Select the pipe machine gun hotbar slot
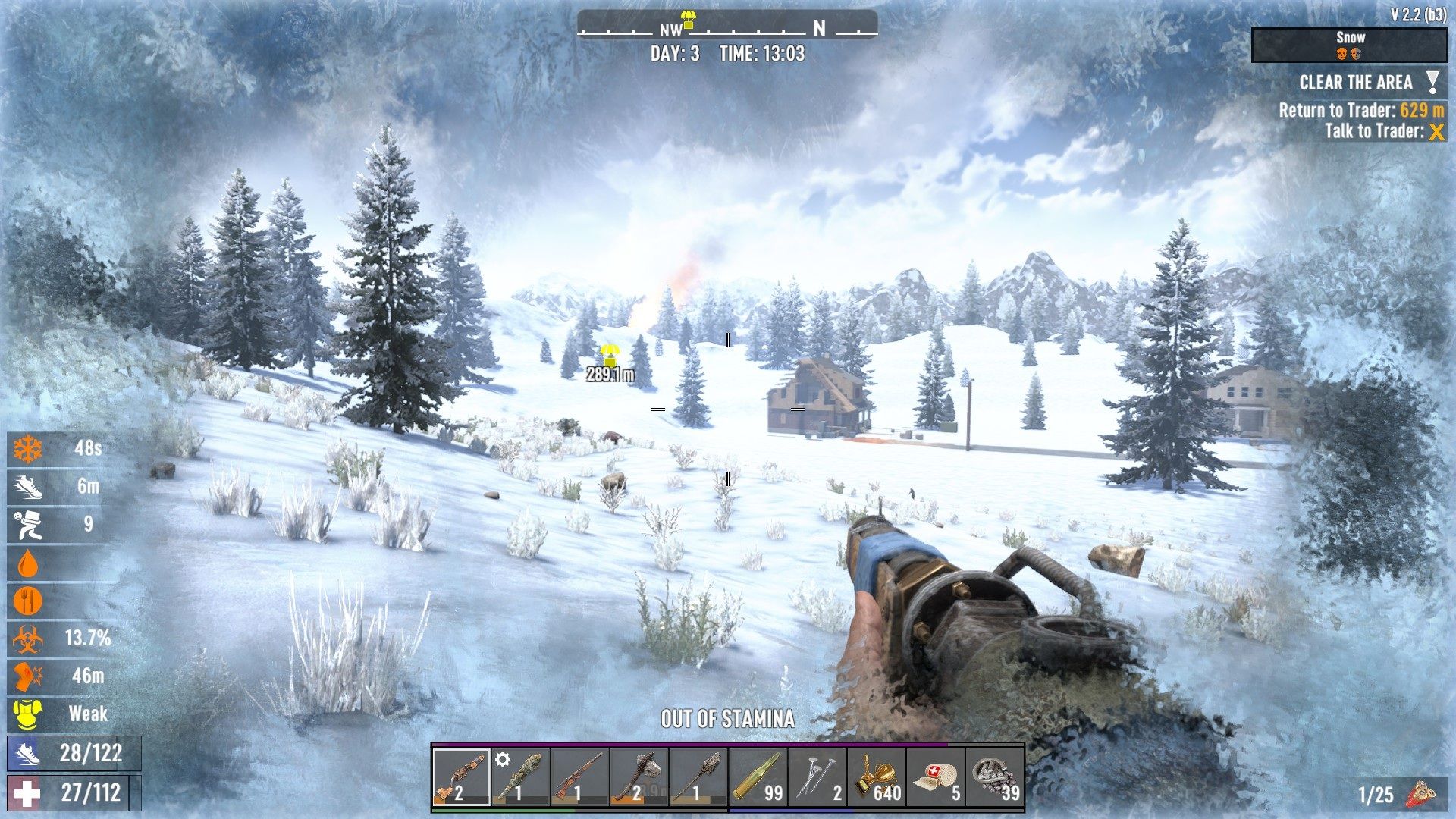 pyautogui.click(x=461, y=777)
